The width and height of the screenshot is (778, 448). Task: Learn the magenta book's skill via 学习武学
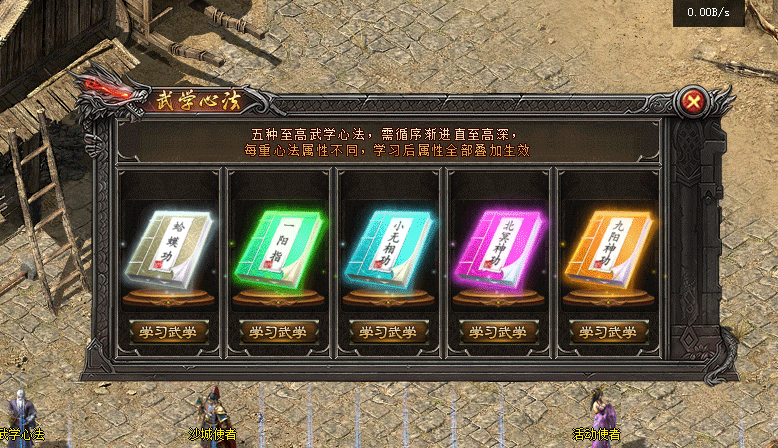[498, 331]
